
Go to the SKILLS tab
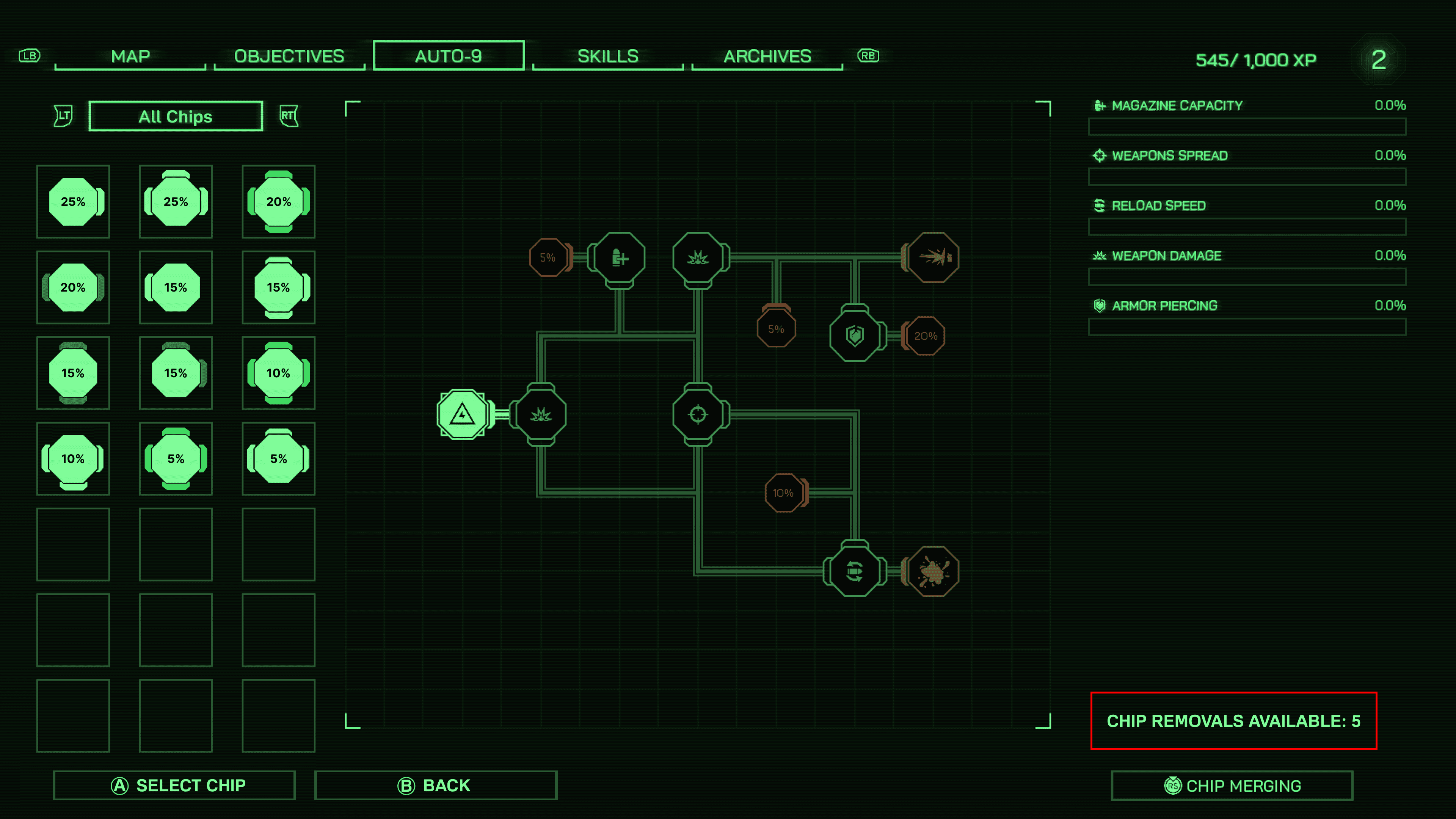(607, 56)
